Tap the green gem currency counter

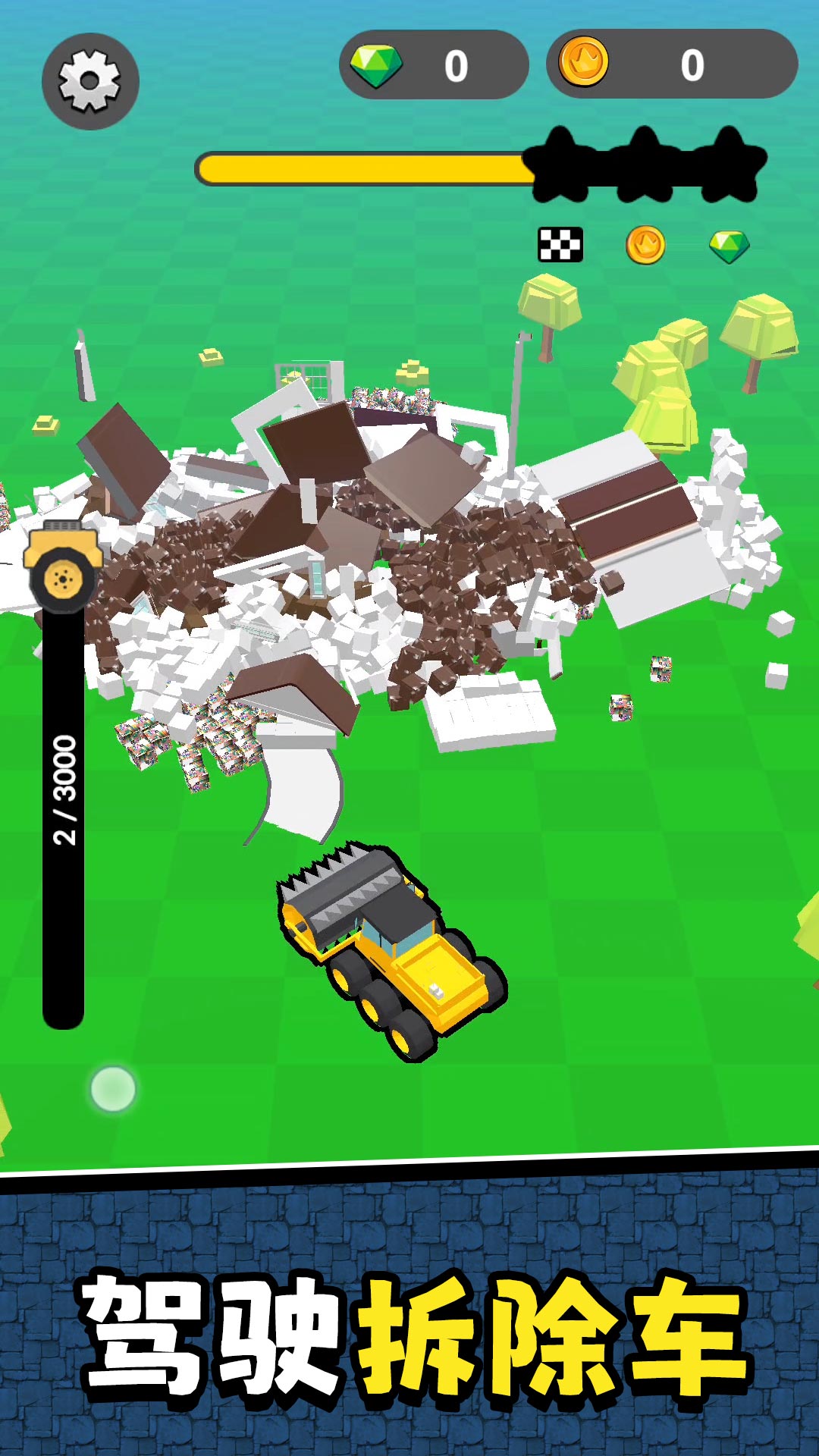click(x=434, y=65)
